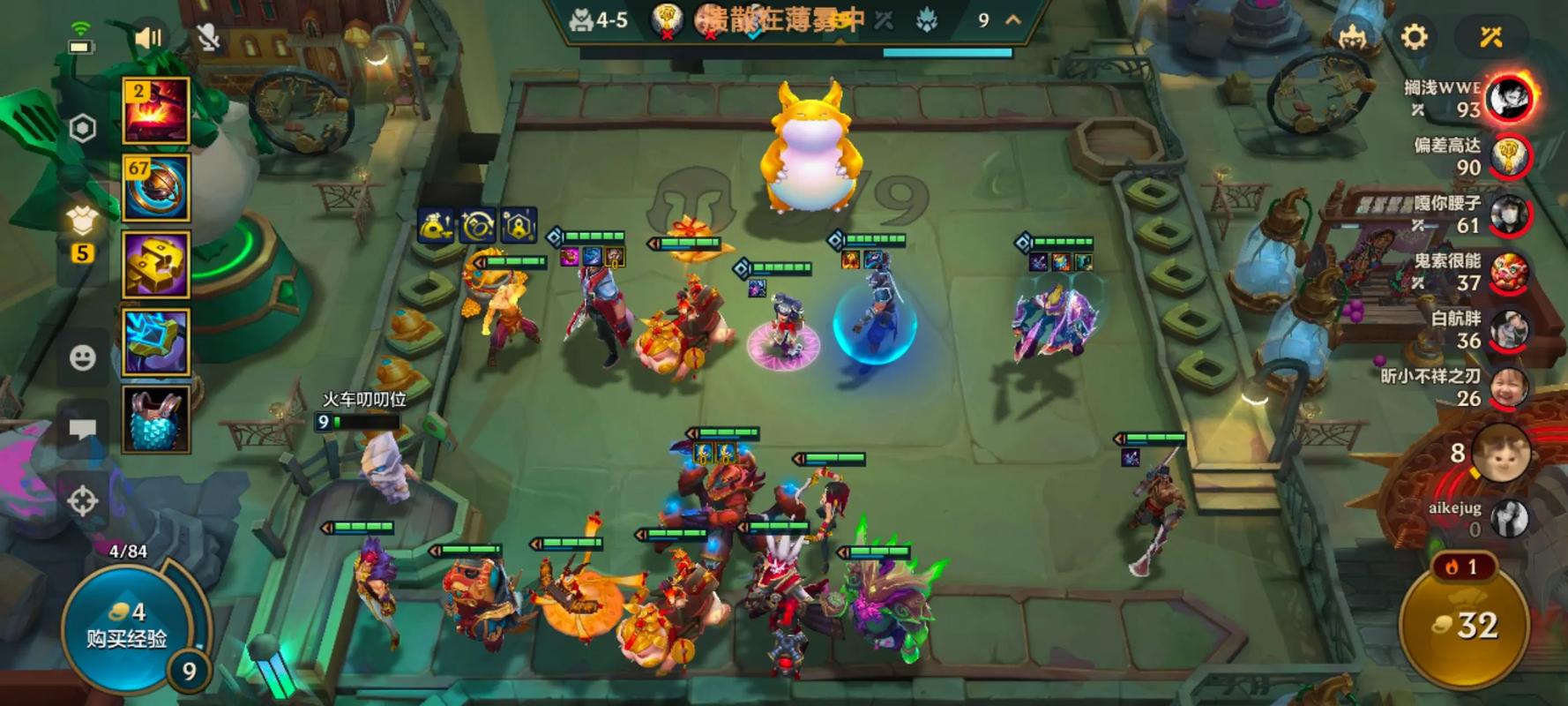
Task: Inspect the gold money bag augment icon
Action: (x=437, y=227)
